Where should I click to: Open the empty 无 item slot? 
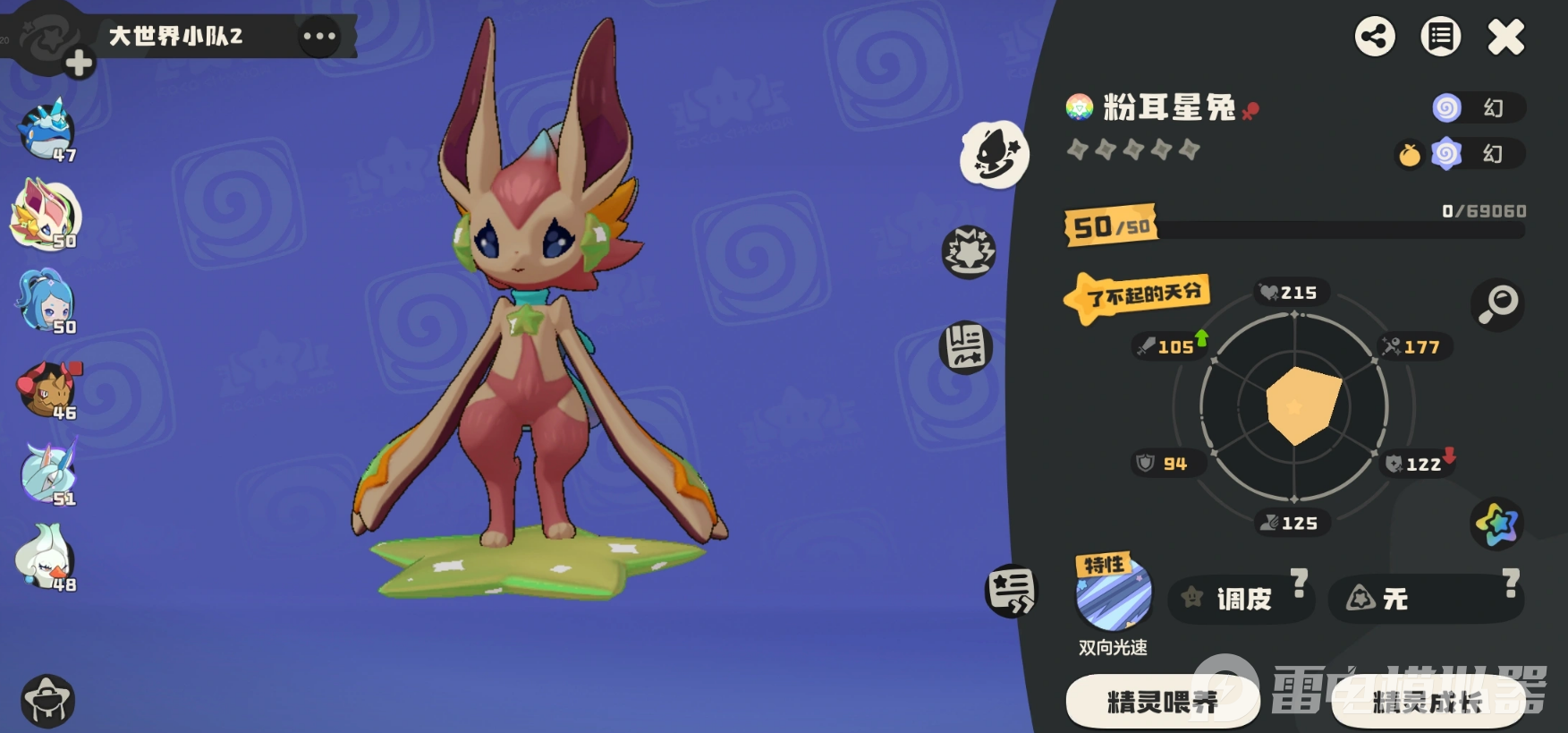(x=1424, y=599)
